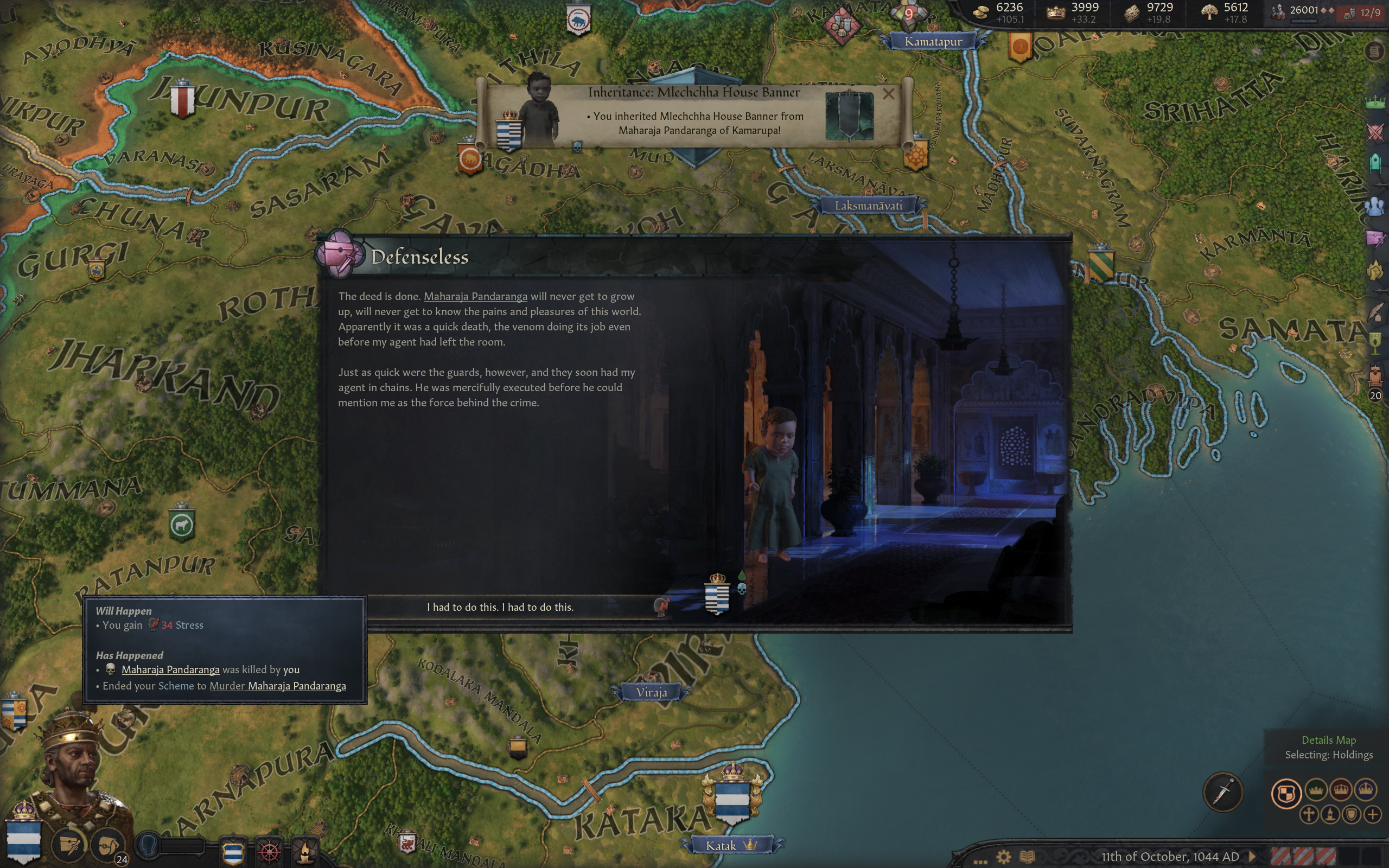Open the Activities goblet menu

(1375, 343)
